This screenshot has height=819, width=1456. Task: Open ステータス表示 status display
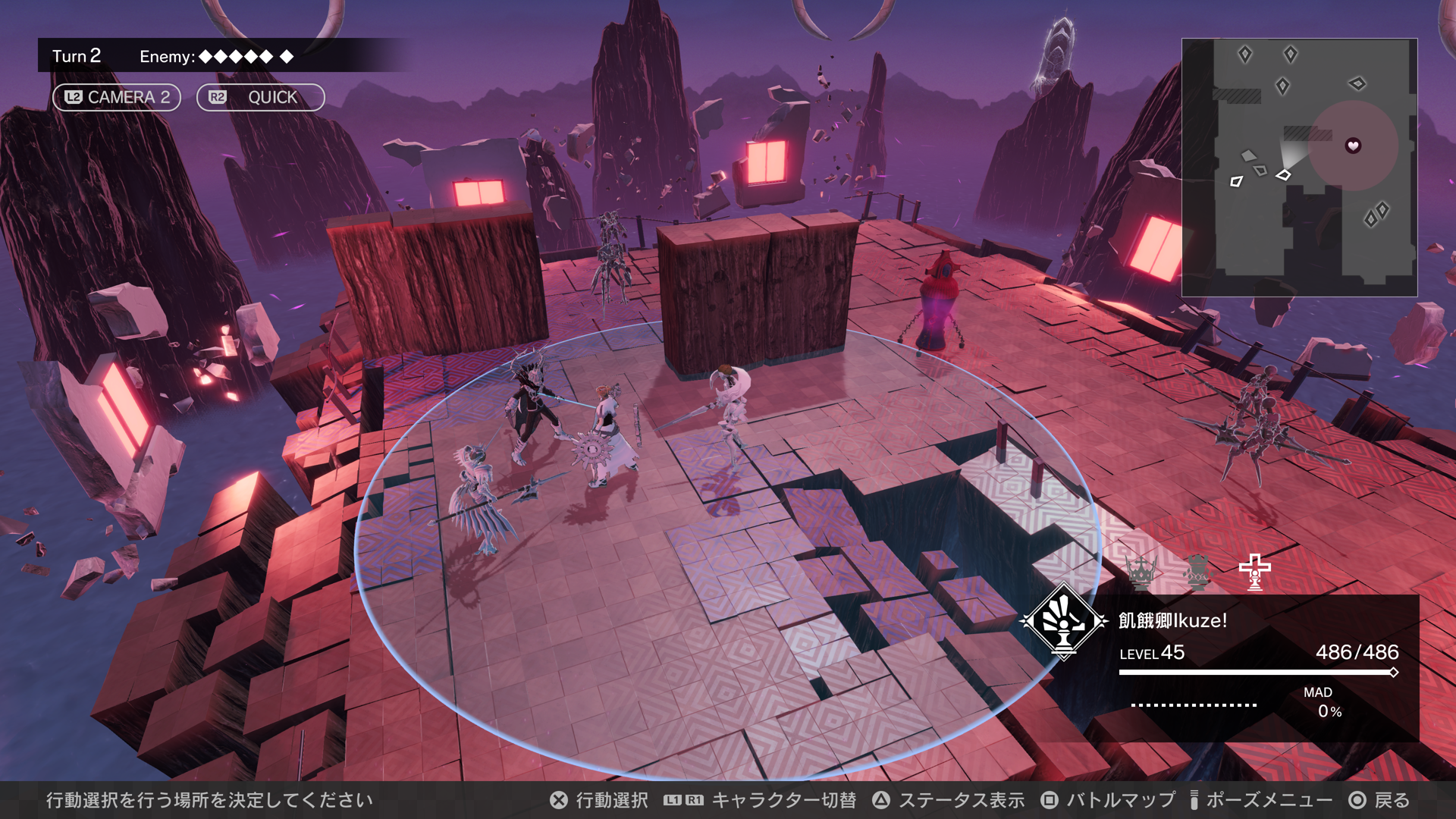948,800
